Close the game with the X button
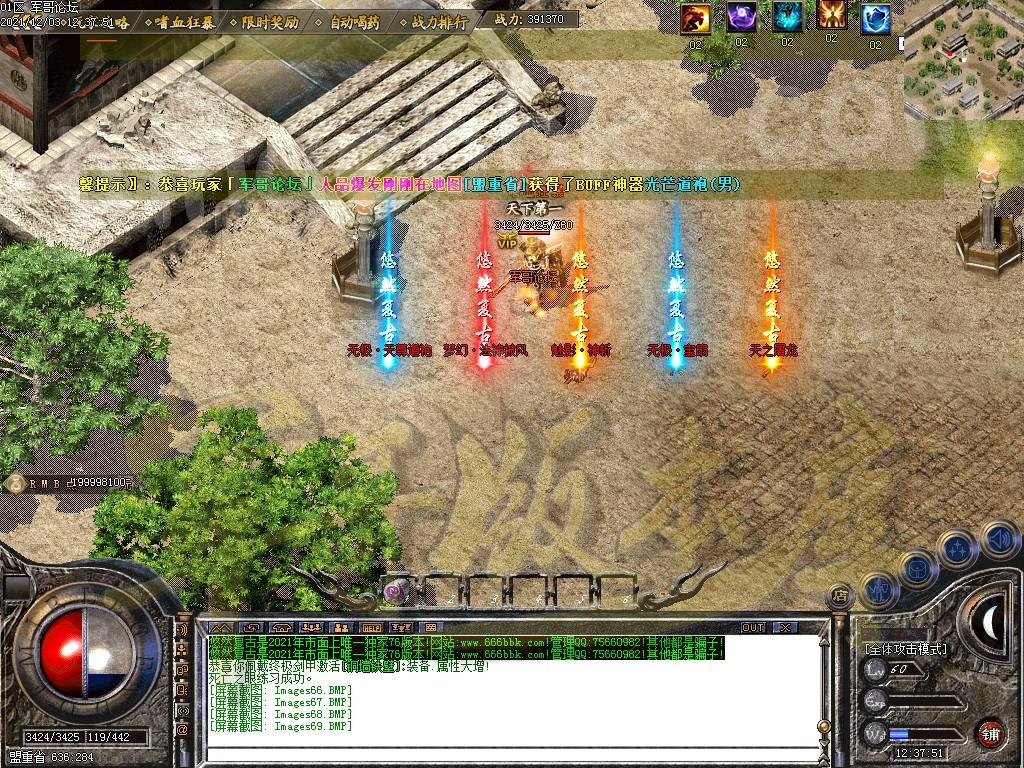This screenshot has height=768, width=1024. 785,628
